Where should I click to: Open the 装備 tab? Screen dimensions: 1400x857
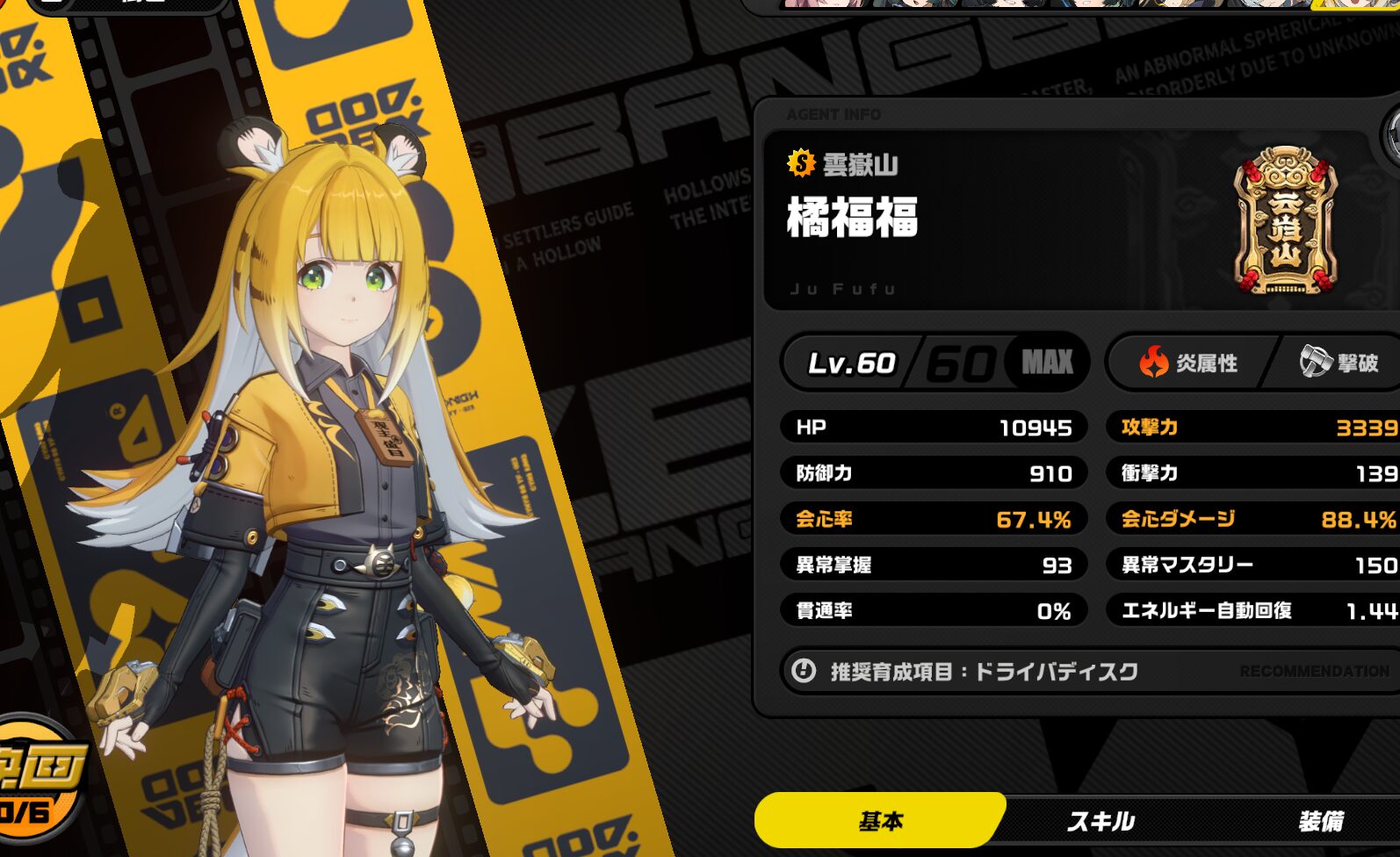(x=1321, y=821)
